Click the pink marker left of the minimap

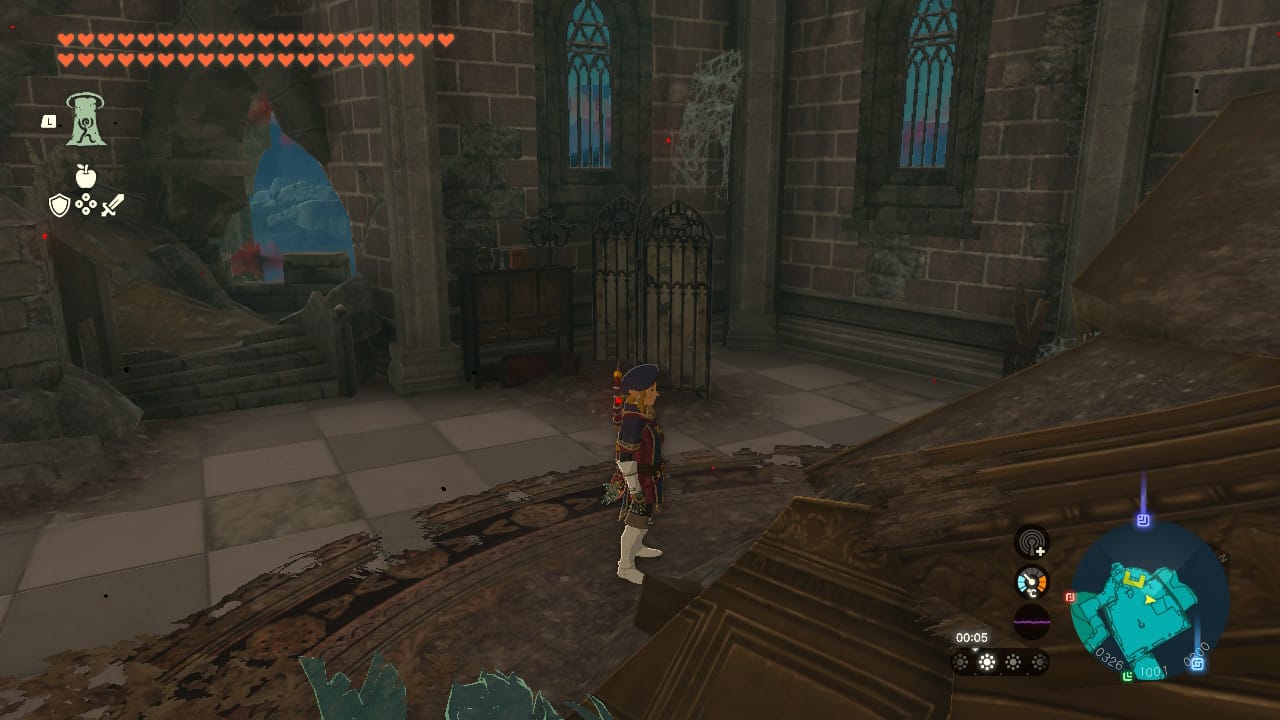click(1070, 597)
